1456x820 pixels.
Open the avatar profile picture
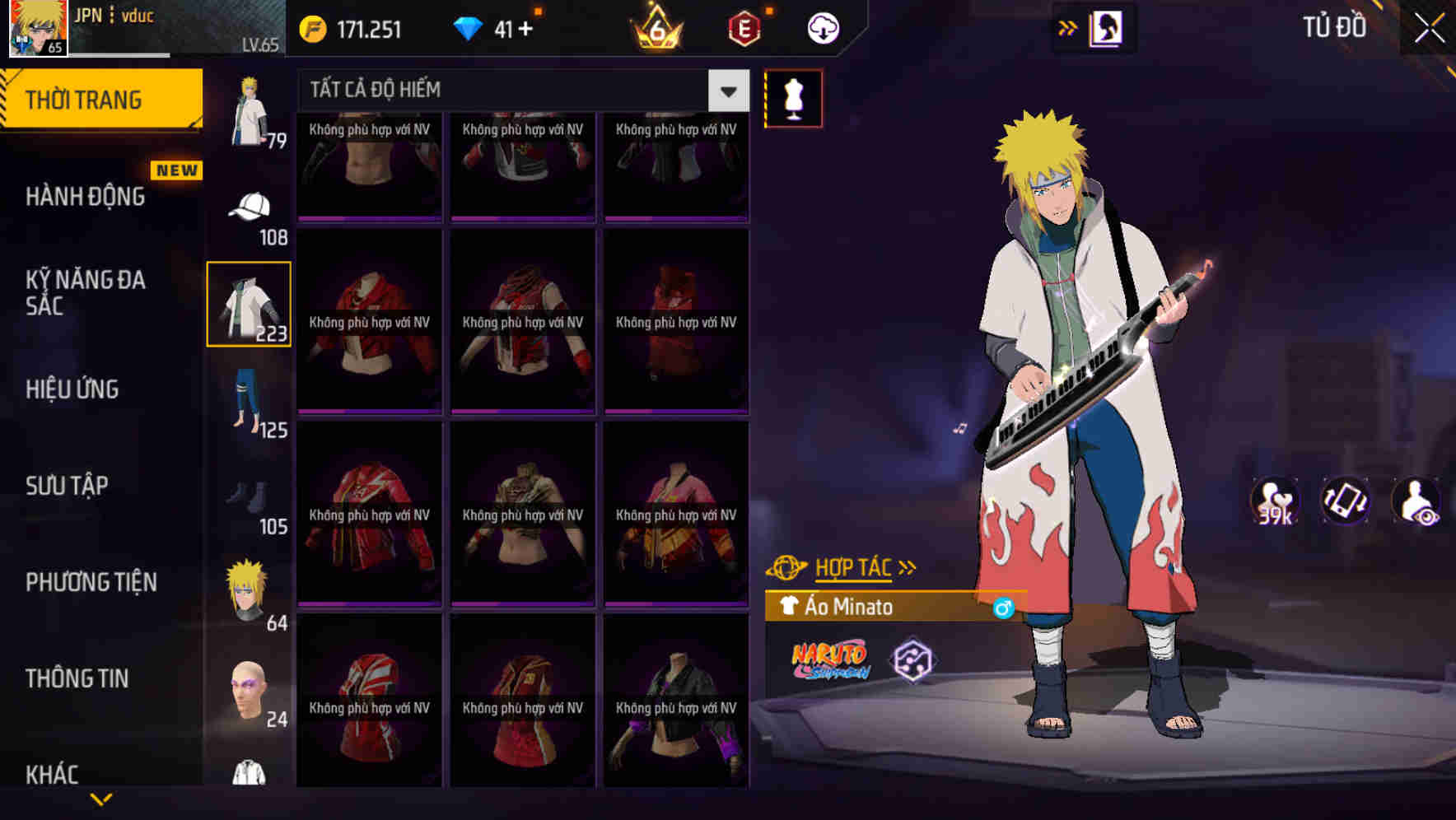pos(37,27)
